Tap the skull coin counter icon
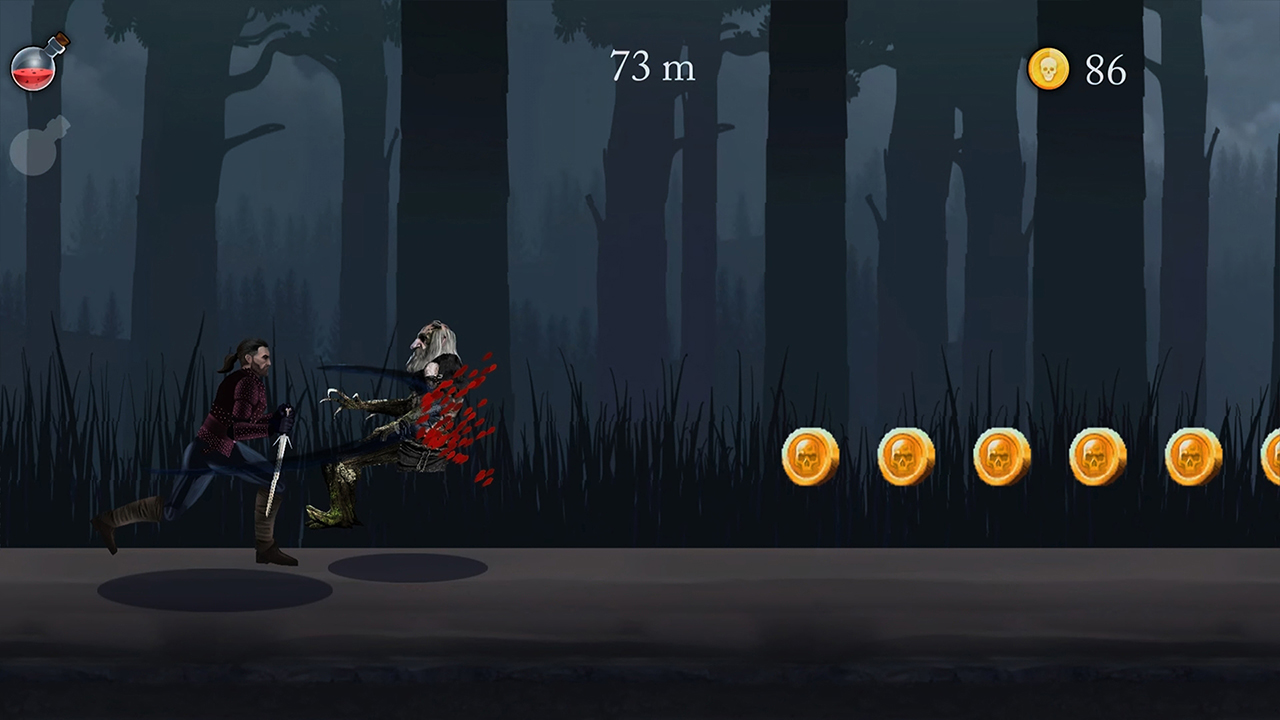This screenshot has height=720, width=1280. click(1048, 68)
